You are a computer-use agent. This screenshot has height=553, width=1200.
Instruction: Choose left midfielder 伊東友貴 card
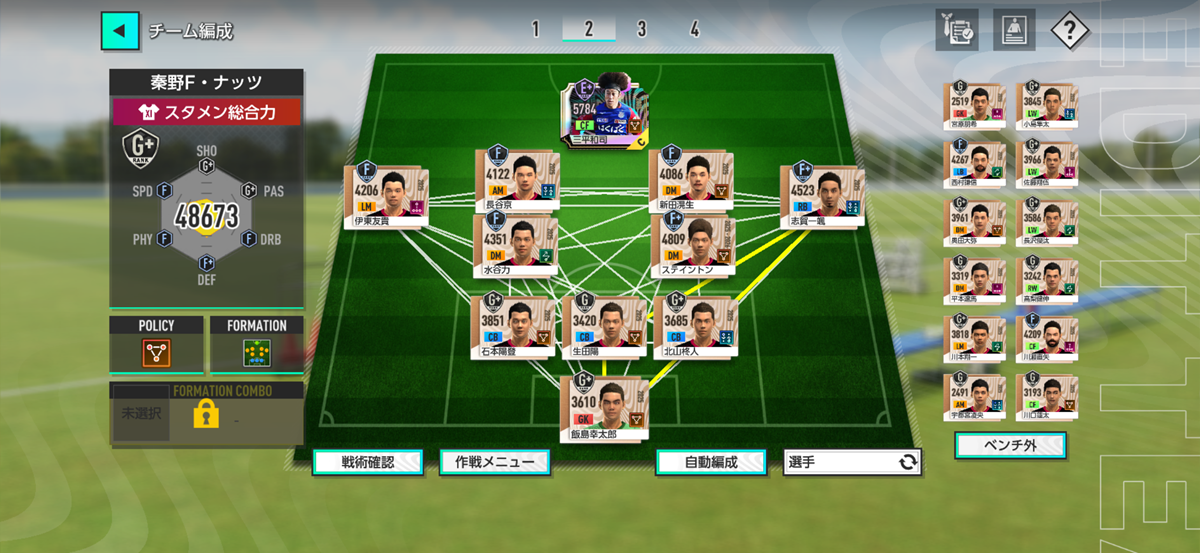pos(386,197)
